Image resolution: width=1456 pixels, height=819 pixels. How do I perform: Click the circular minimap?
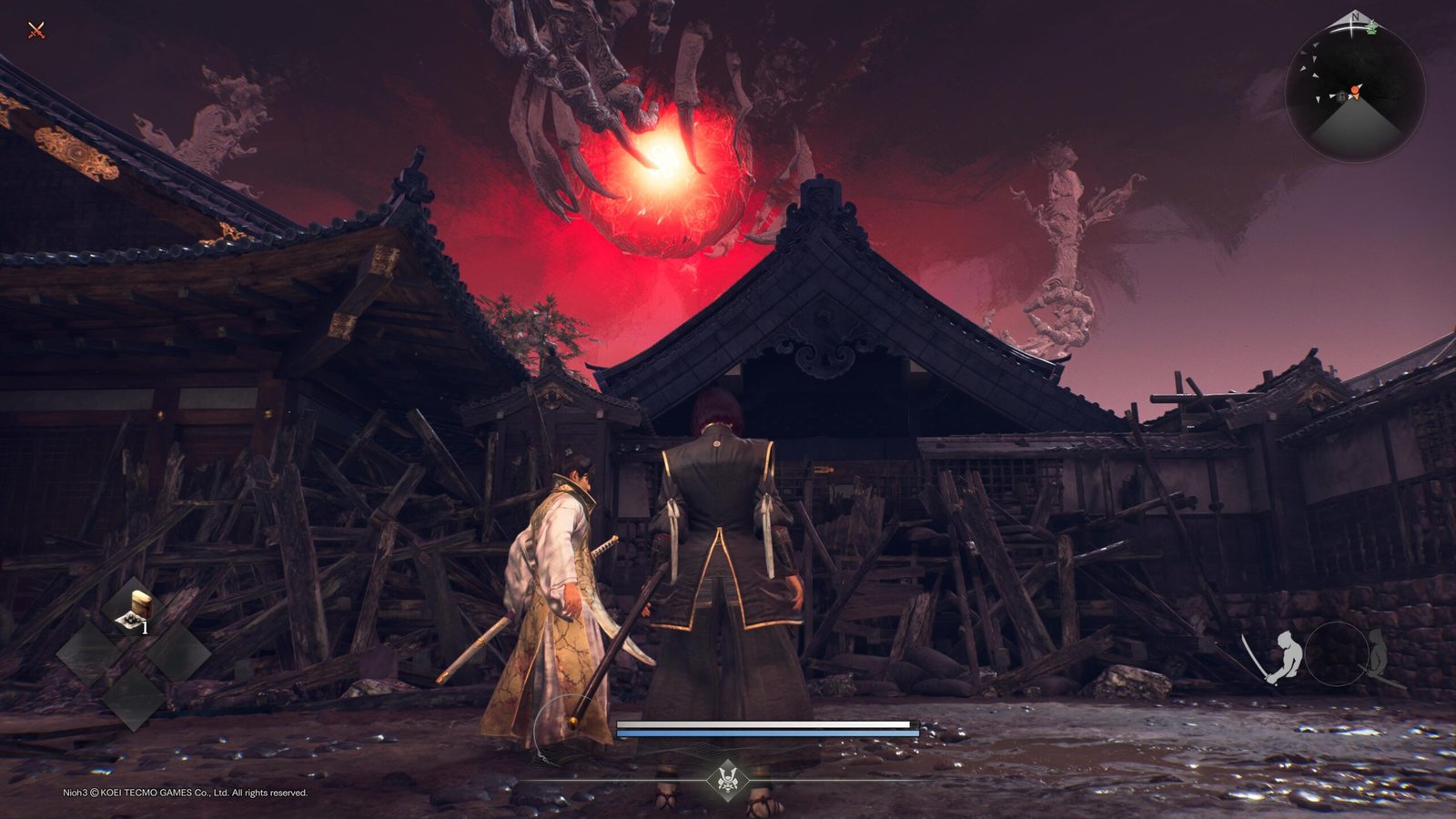click(1355, 93)
